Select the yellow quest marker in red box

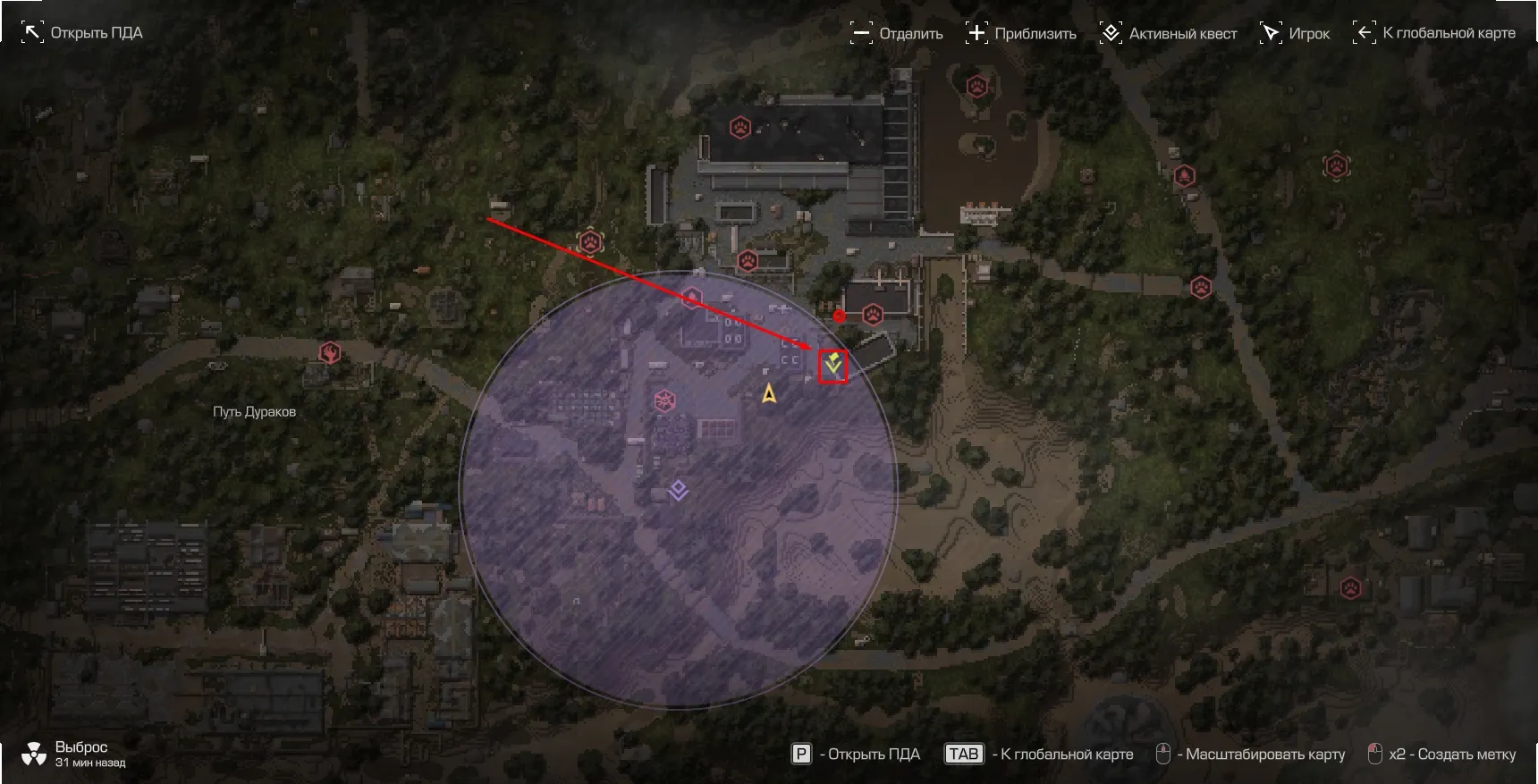coord(833,365)
